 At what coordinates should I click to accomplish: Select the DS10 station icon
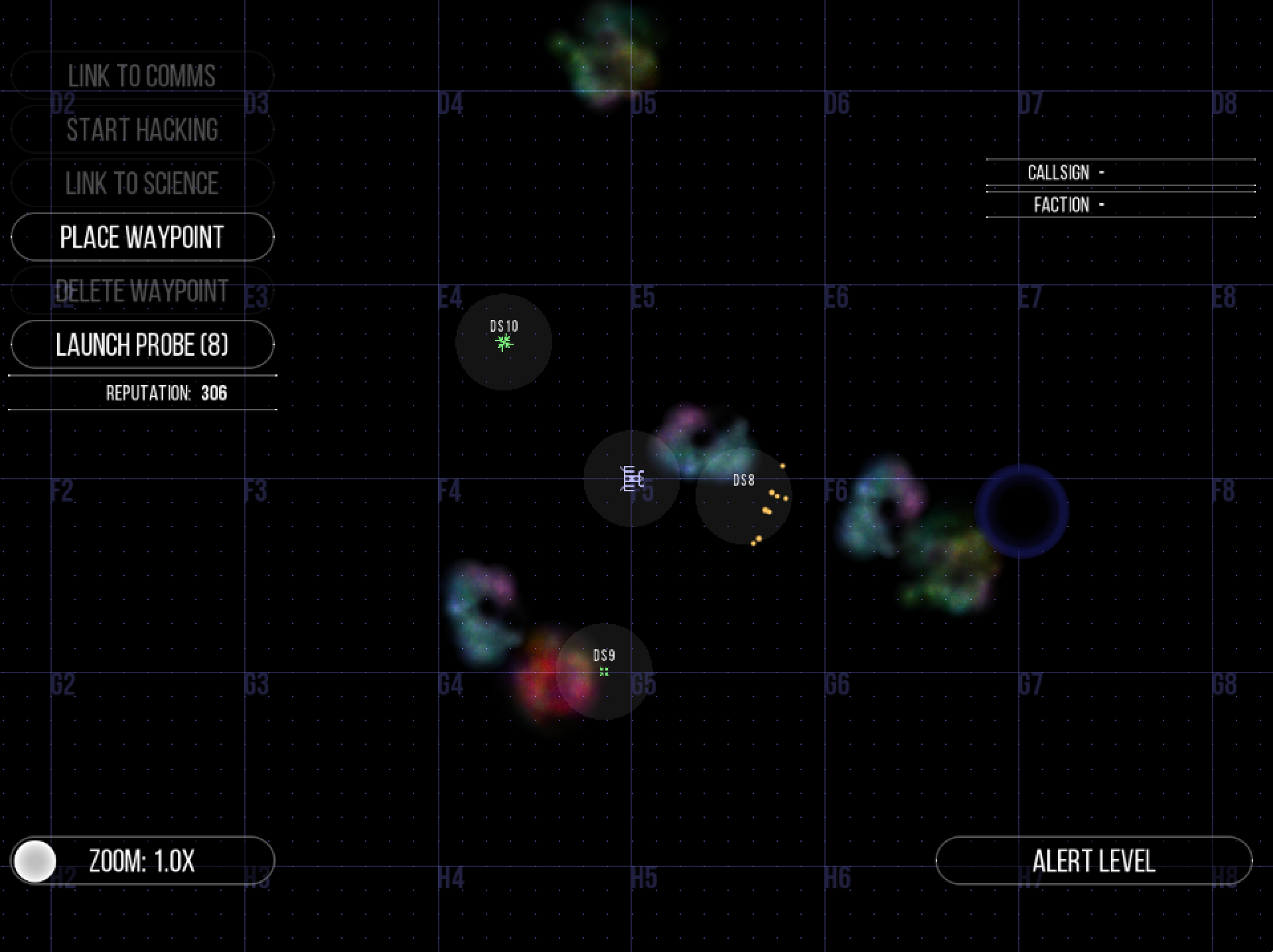pos(504,343)
